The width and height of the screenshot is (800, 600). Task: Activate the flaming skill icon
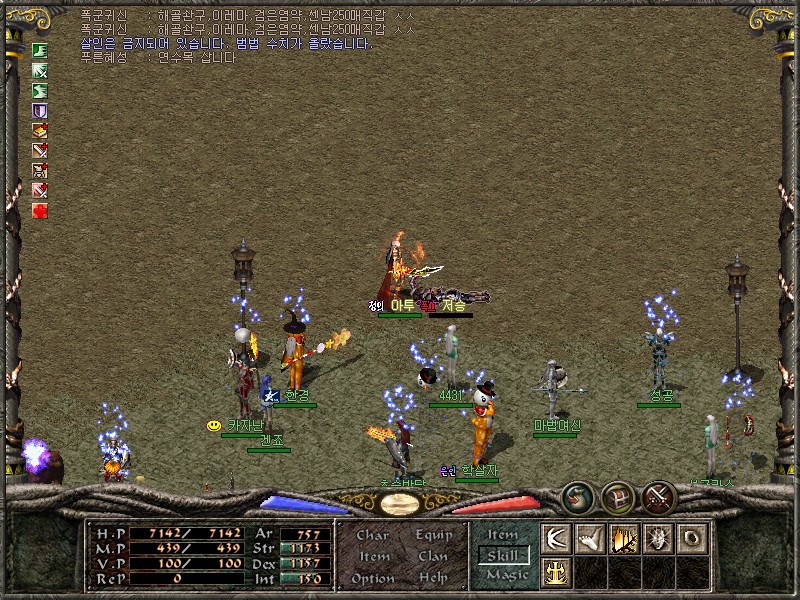(623, 538)
